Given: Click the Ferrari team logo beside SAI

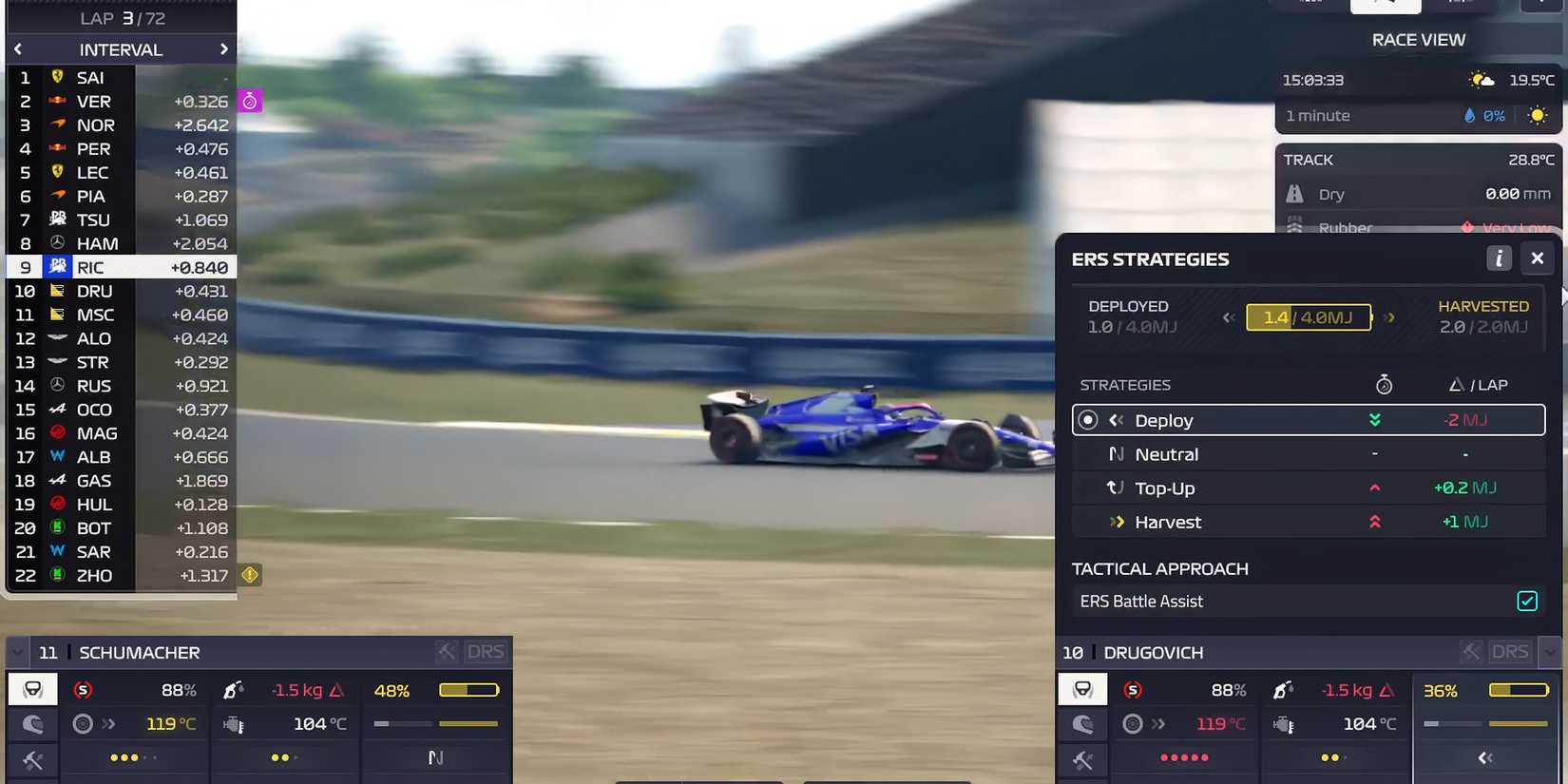Looking at the screenshot, I should pos(58,77).
